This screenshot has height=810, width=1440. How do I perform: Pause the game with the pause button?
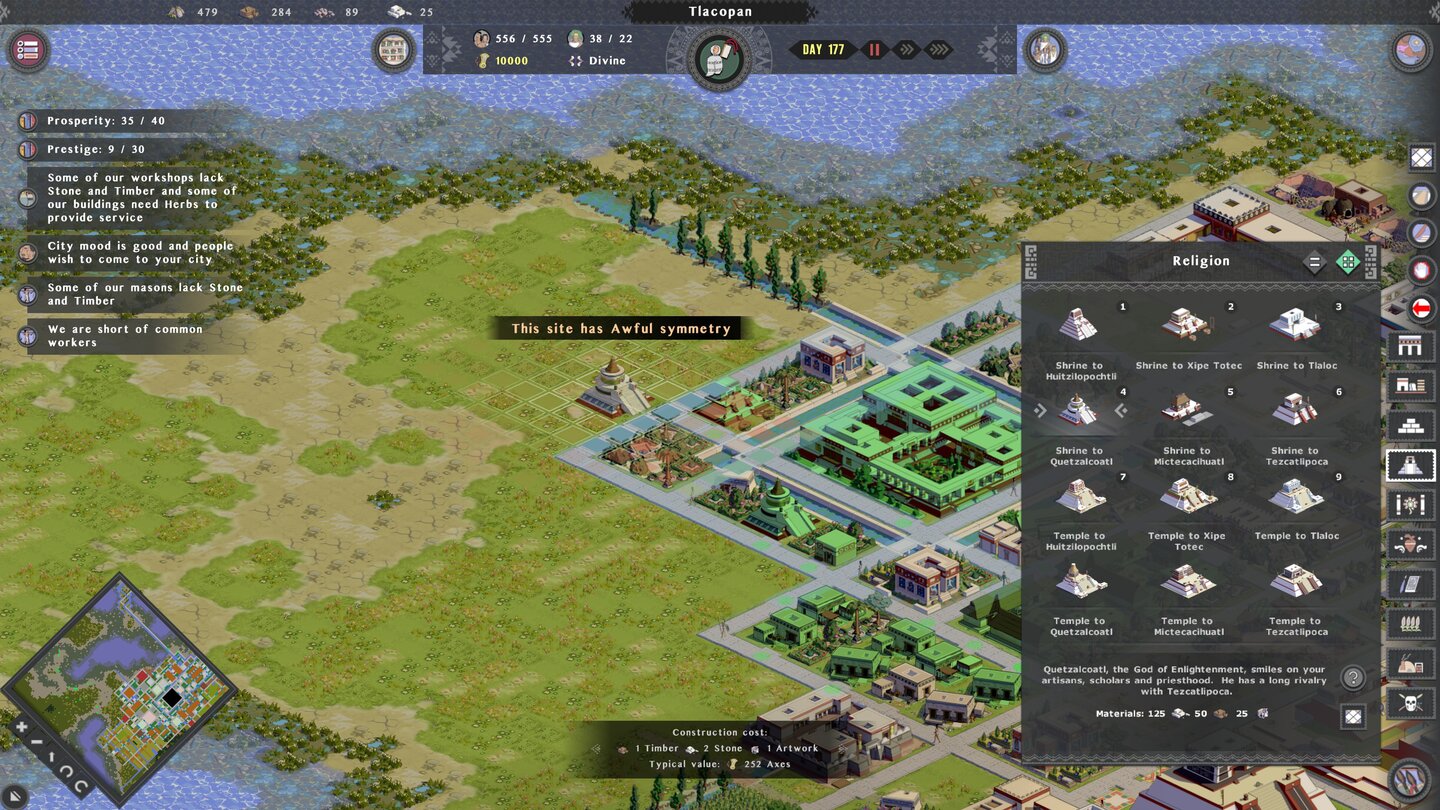tap(874, 48)
